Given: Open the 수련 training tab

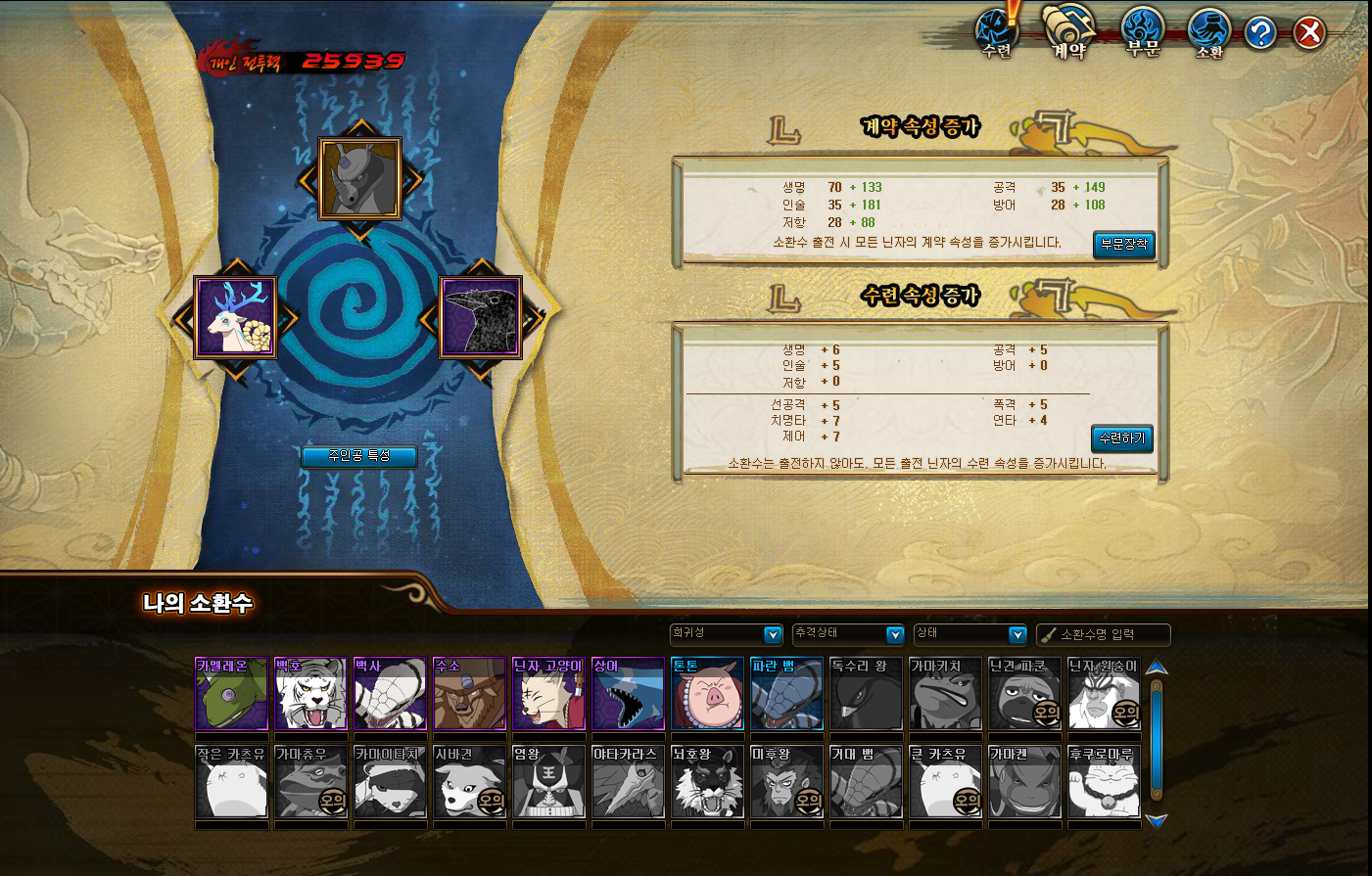Looking at the screenshot, I should 997,33.
